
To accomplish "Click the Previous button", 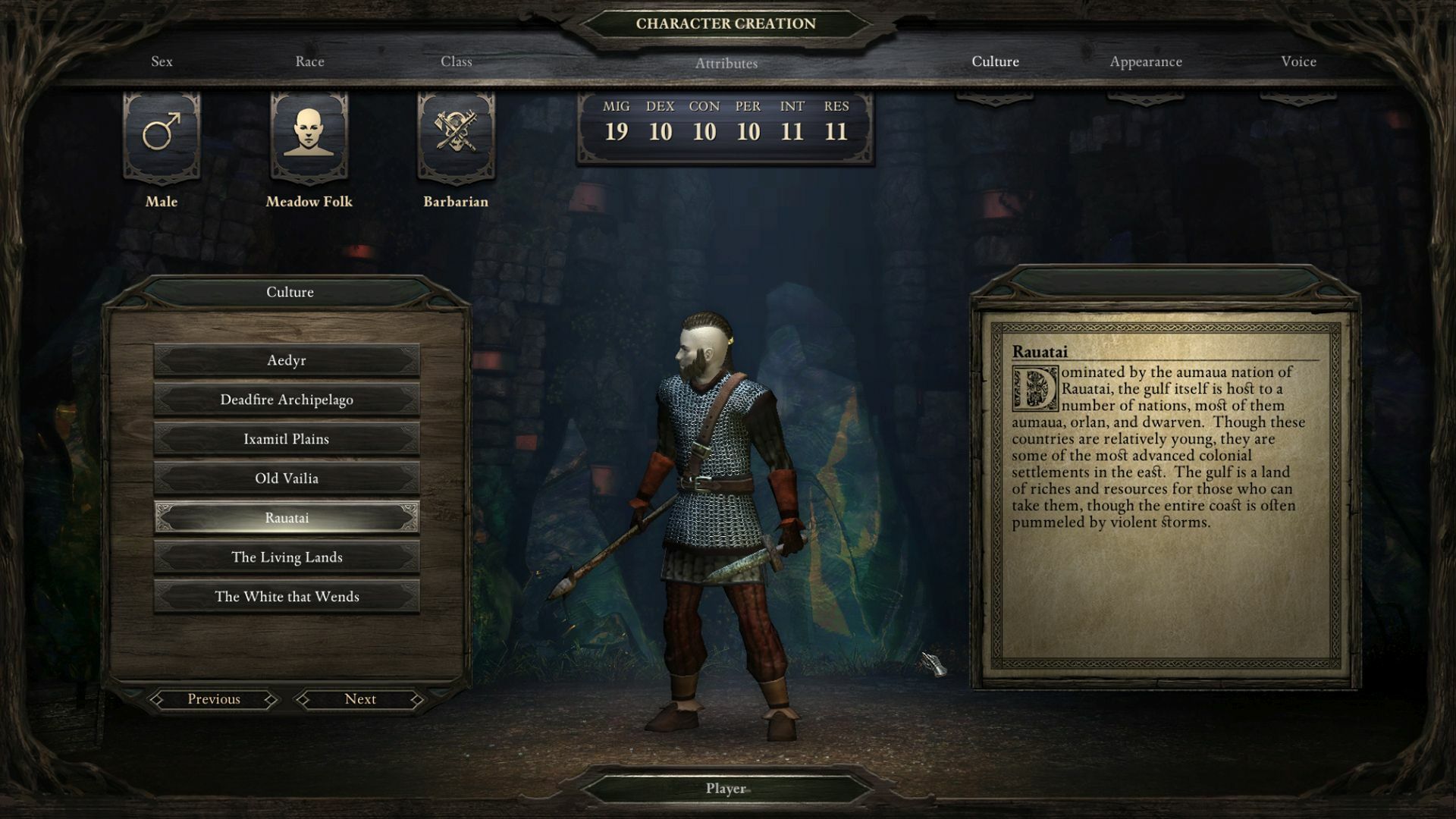I will [x=214, y=698].
